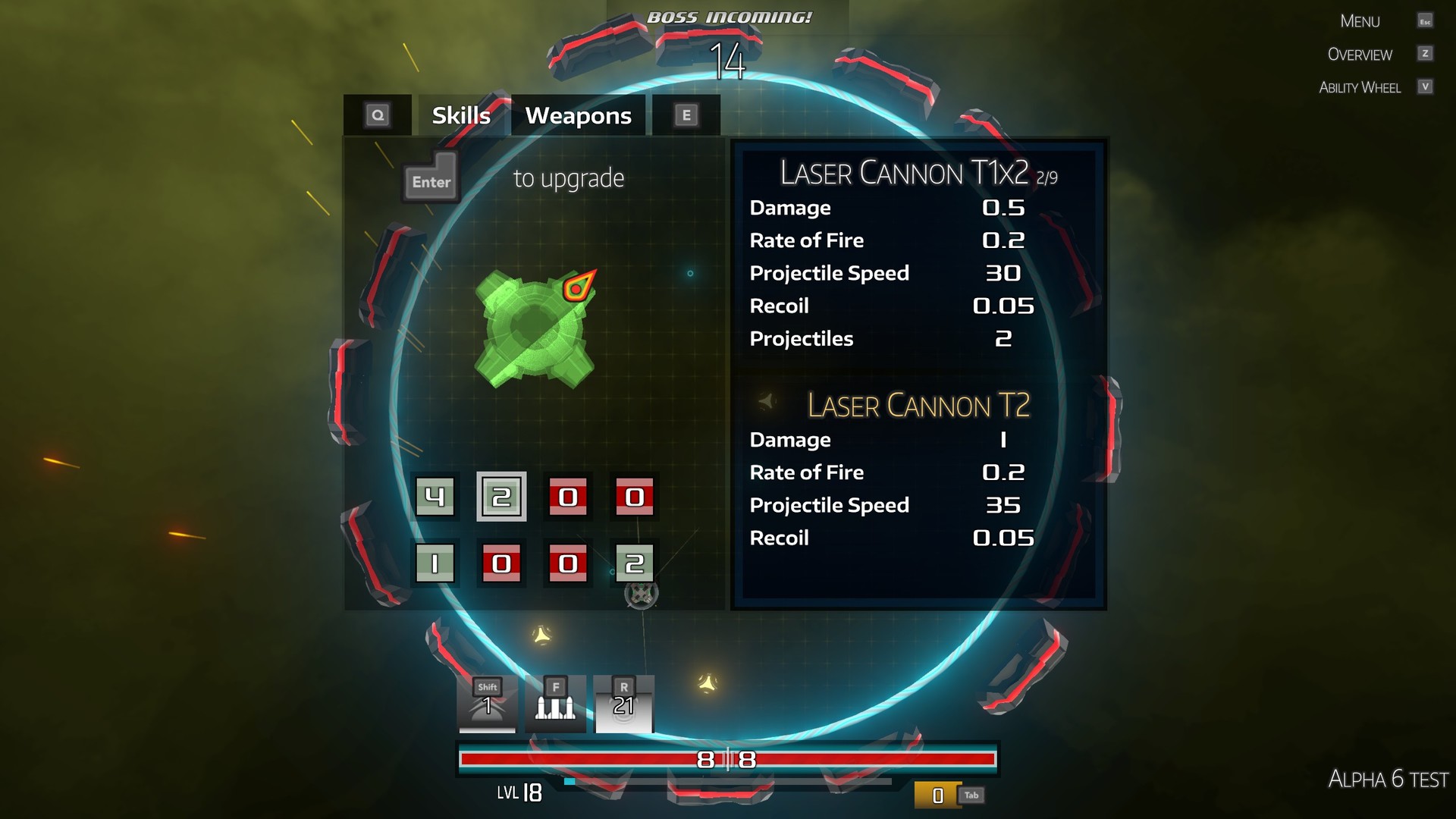Select the slot showing 1 in bottom row

click(436, 563)
